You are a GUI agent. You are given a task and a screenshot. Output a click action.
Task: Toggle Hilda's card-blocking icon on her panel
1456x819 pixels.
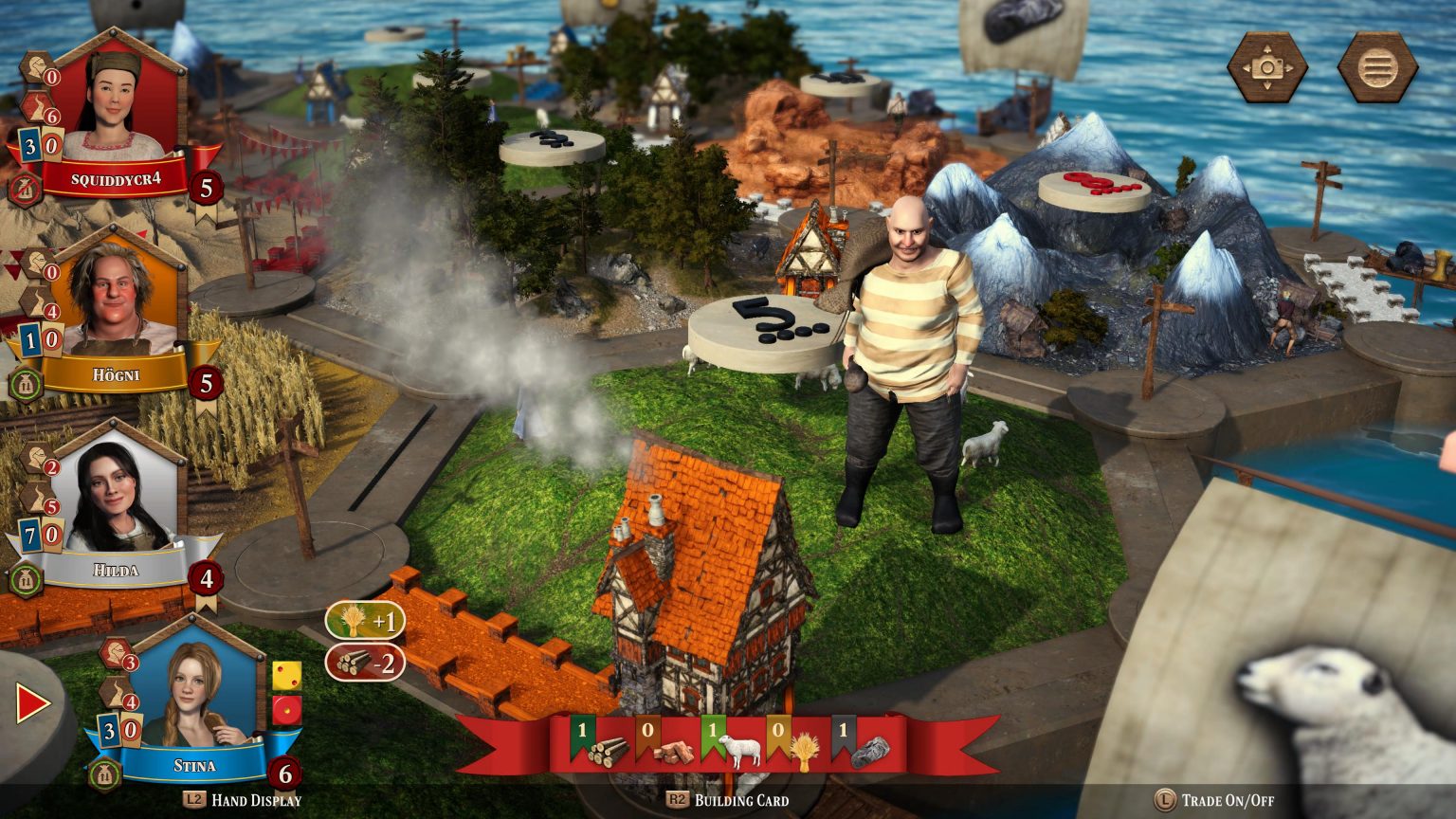pyautogui.click(x=27, y=575)
